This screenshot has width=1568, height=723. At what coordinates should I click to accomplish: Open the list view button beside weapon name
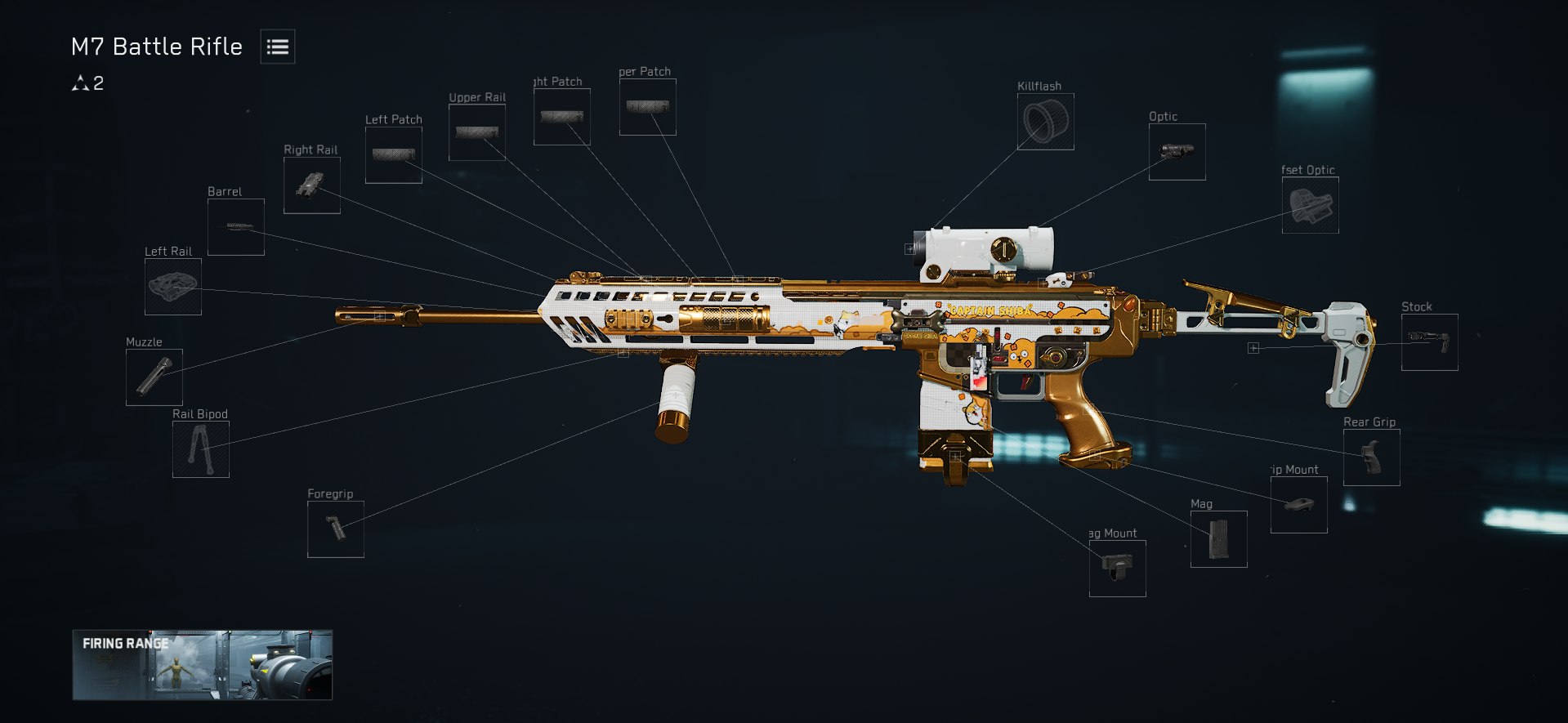(x=278, y=47)
